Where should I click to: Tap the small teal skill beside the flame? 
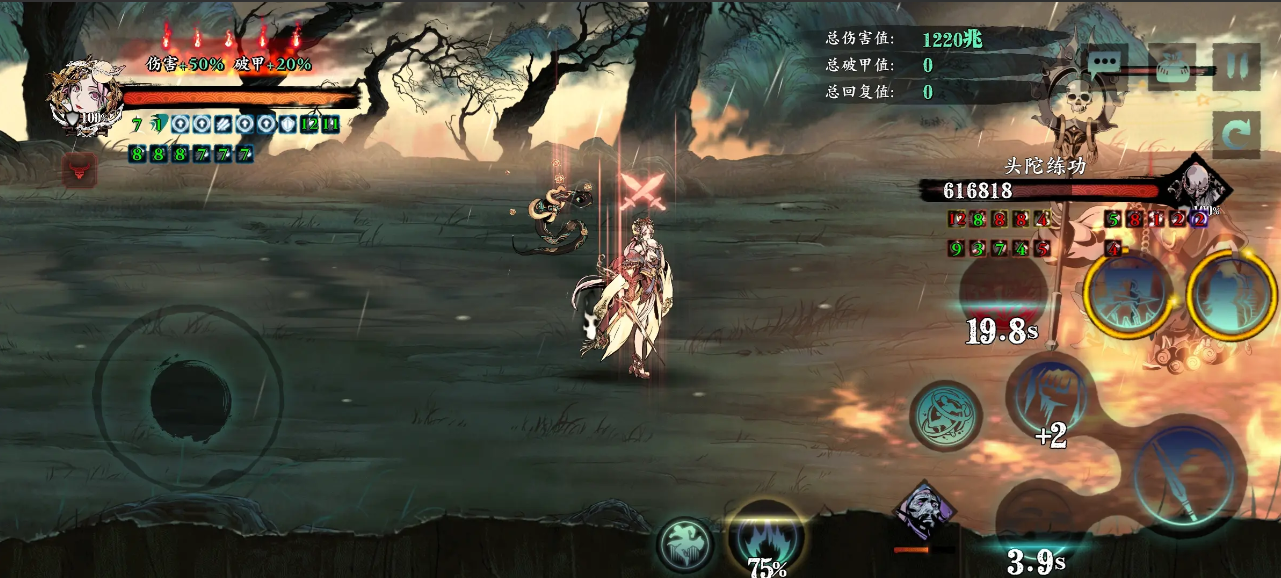(x=685, y=544)
